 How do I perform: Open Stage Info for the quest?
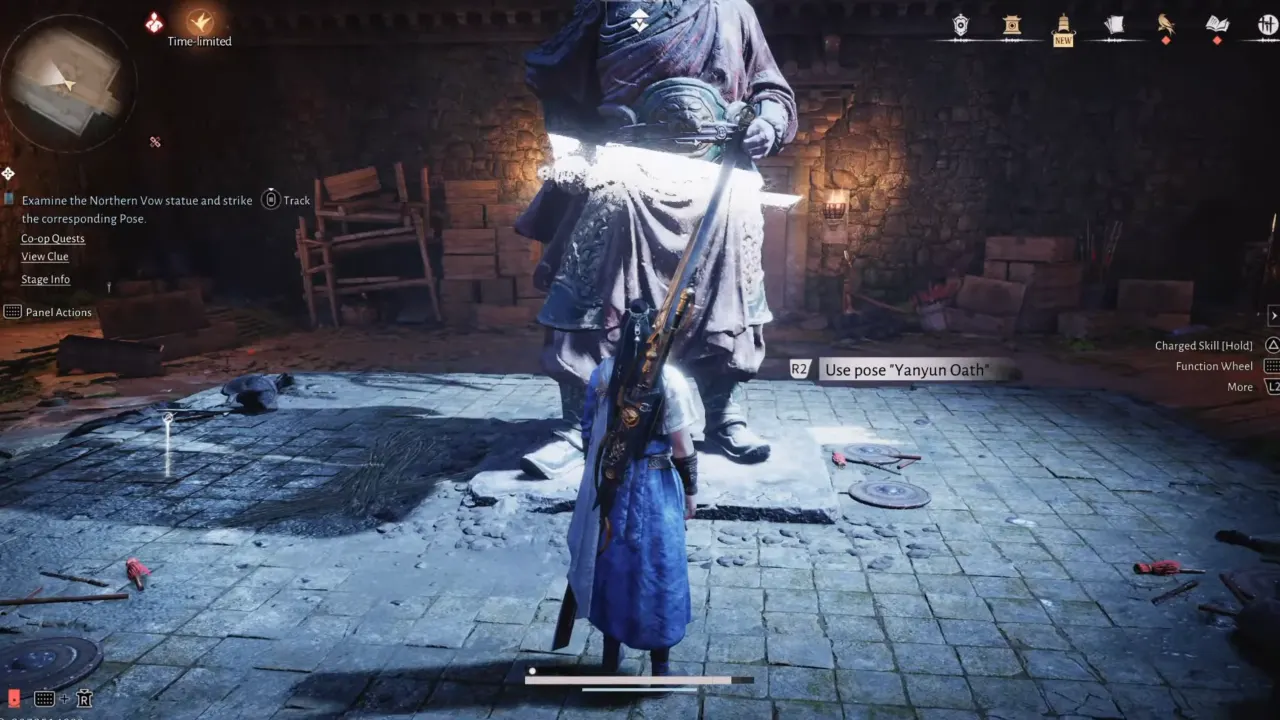(45, 279)
